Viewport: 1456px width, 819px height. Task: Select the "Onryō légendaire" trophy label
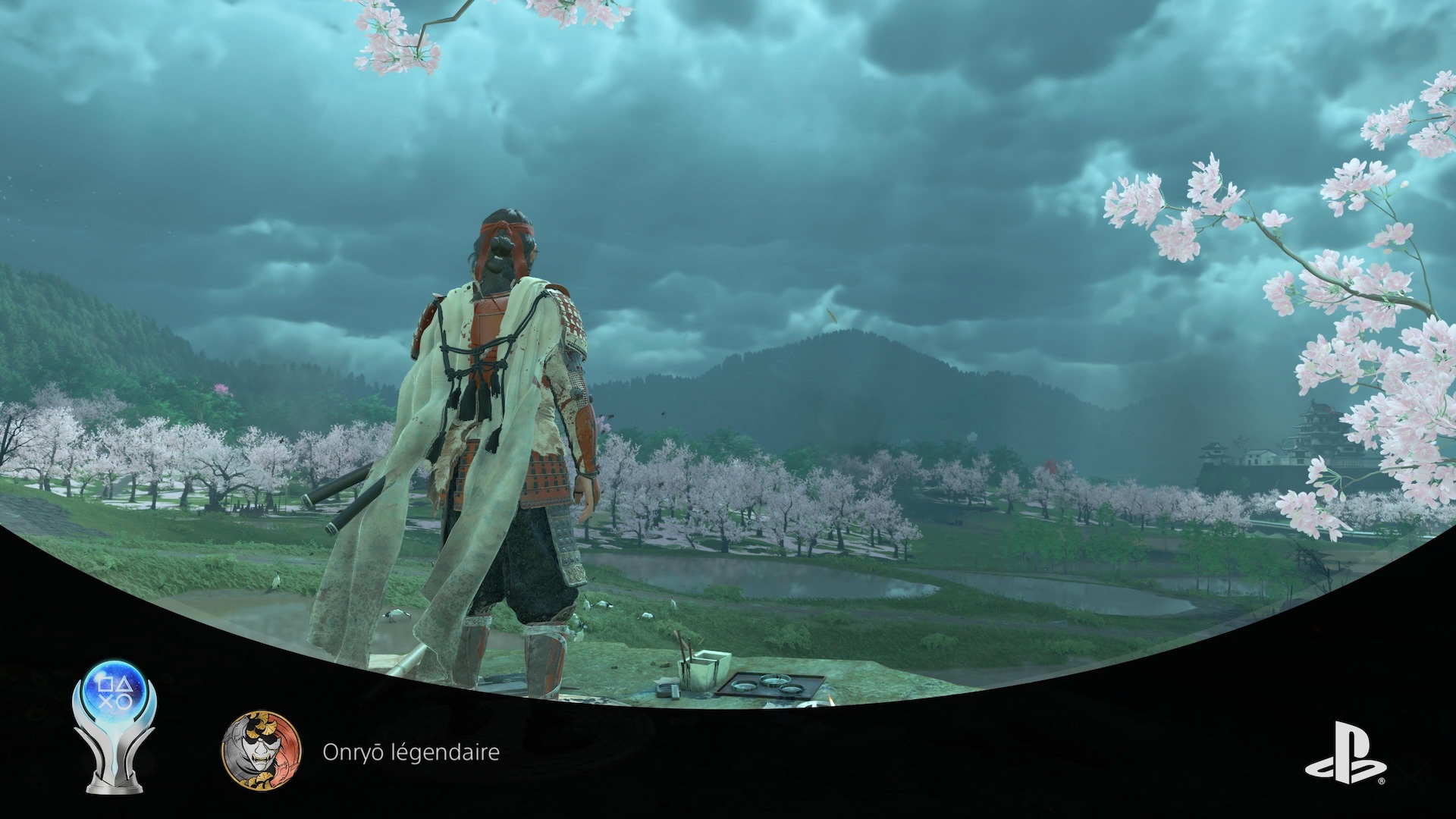(412, 752)
